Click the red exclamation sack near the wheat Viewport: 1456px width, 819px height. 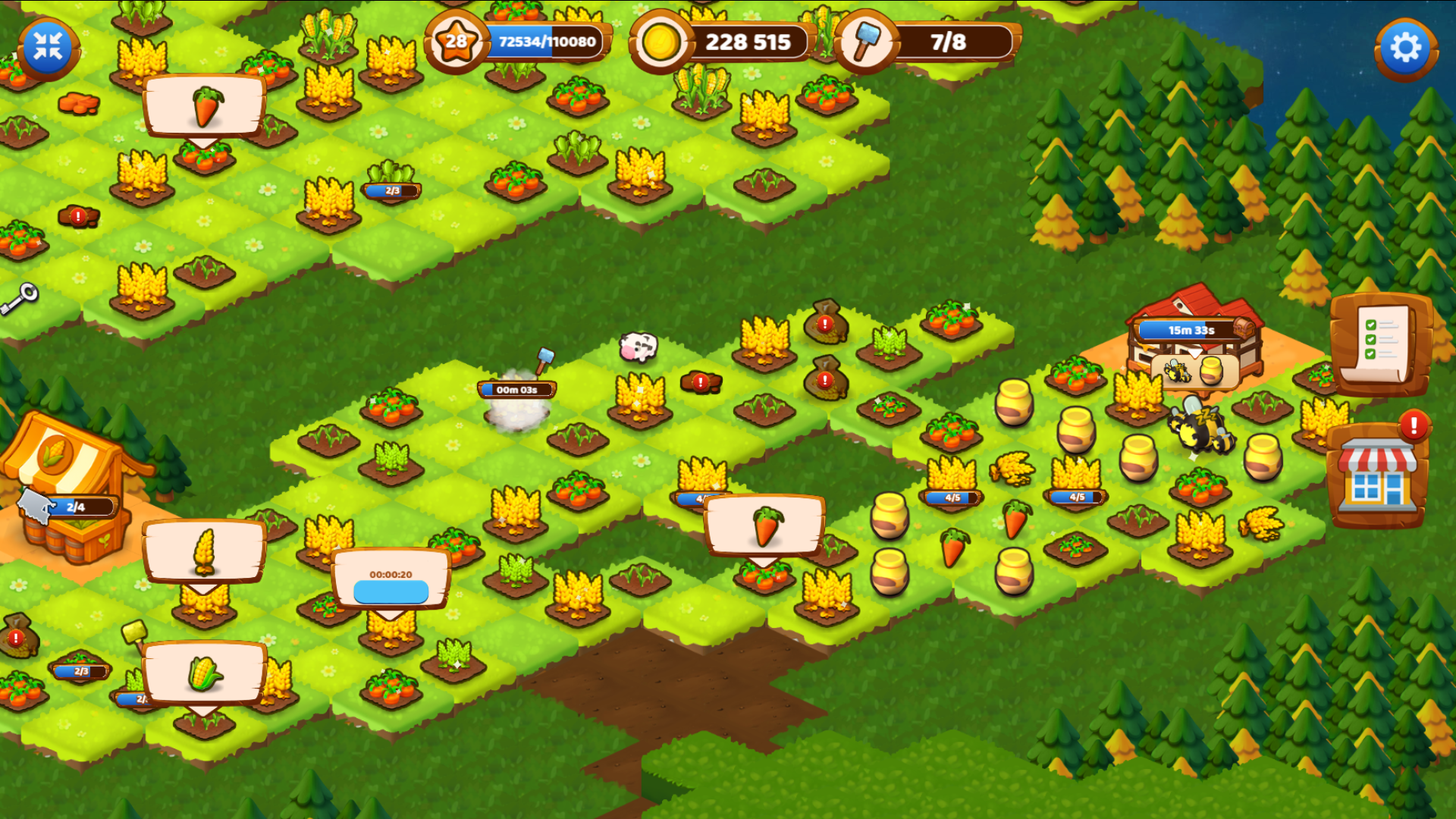[x=824, y=325]
